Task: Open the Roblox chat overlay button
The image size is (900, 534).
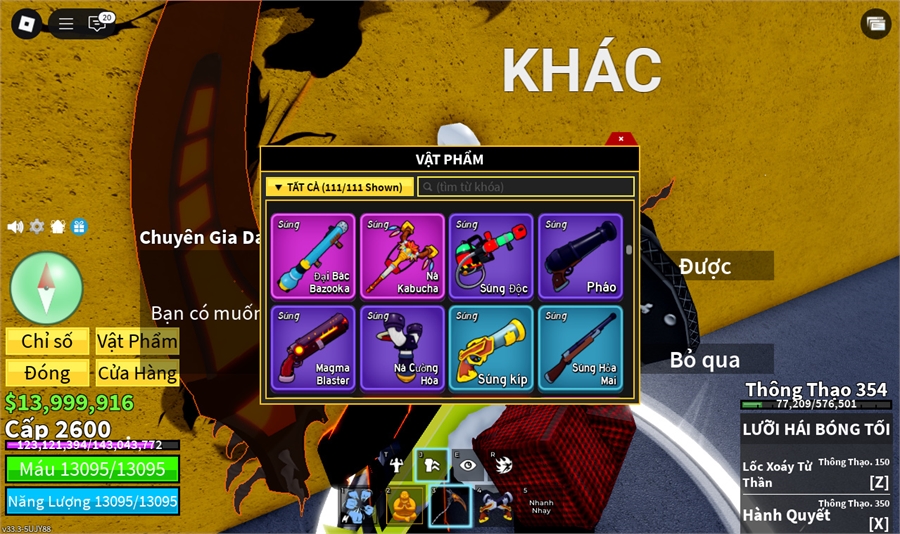Action: (x=98, y=23)
